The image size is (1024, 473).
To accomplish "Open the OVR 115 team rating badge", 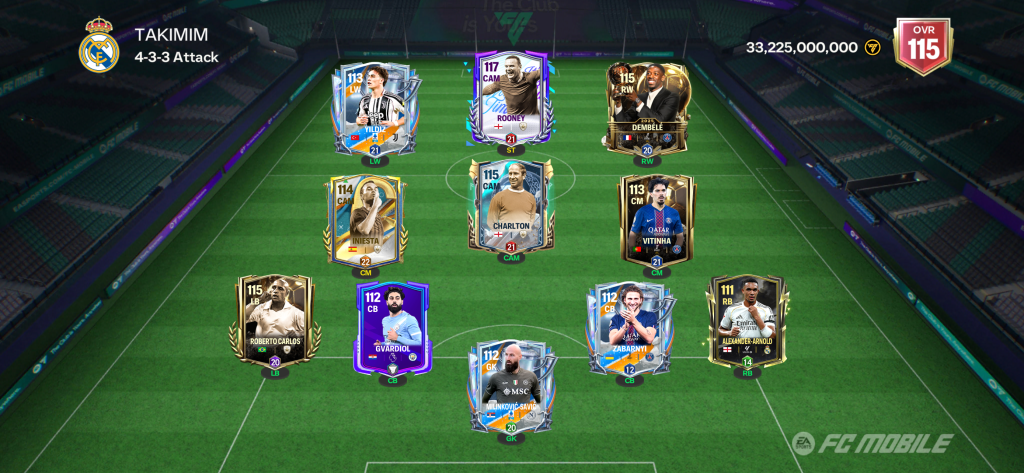I will click(922, 46).
